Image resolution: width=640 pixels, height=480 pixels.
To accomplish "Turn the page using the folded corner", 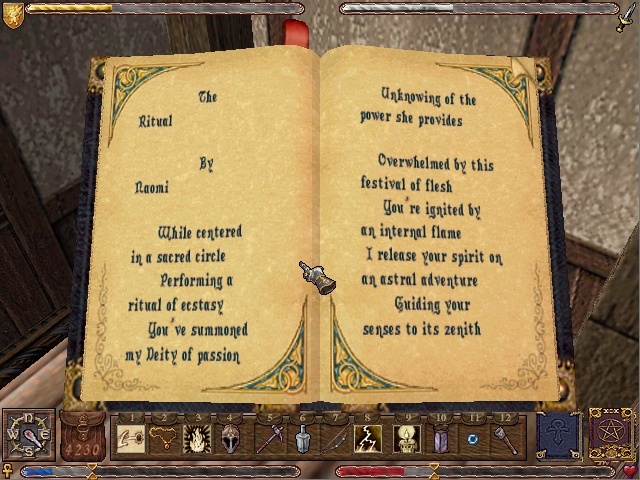I will 523,66.
